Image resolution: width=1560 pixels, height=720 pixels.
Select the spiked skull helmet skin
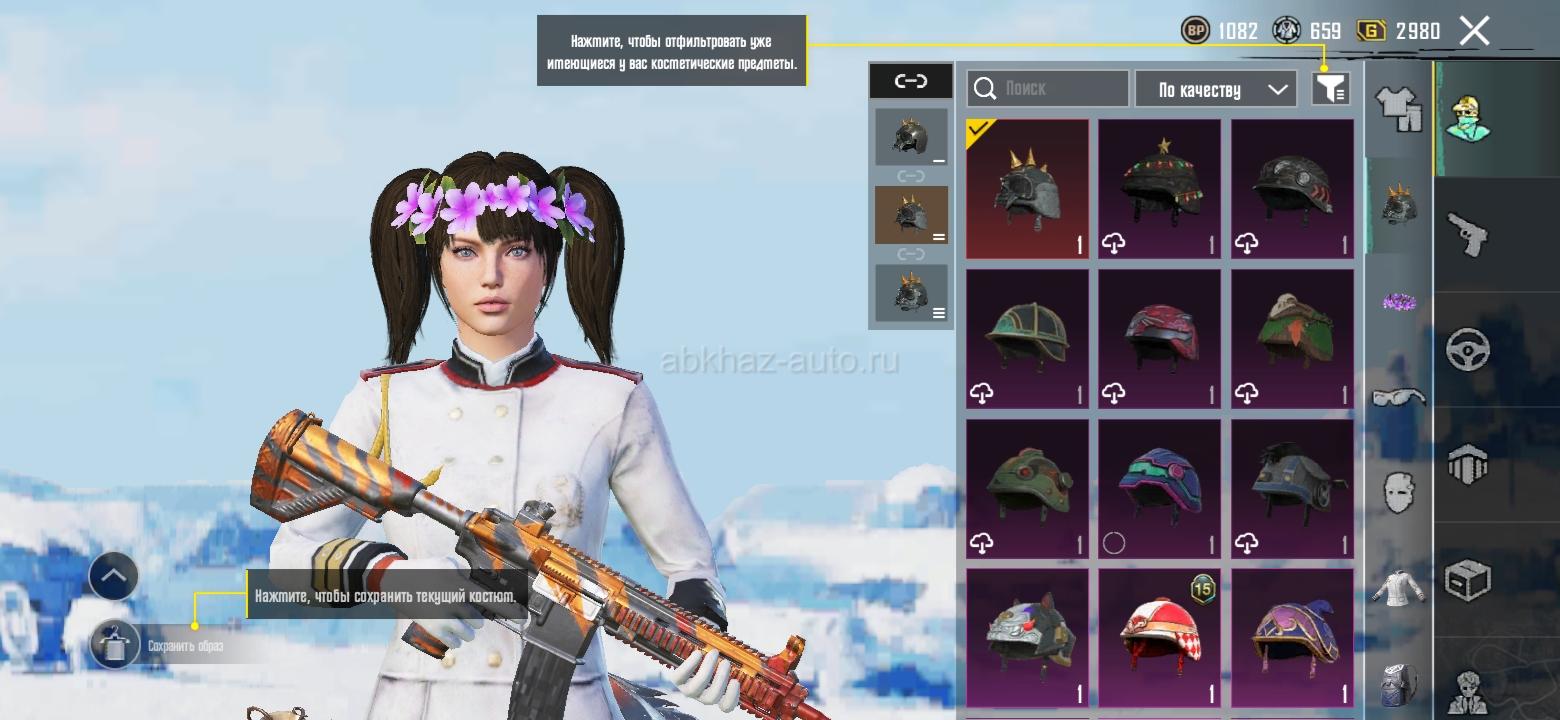[x=1027, y=189]
